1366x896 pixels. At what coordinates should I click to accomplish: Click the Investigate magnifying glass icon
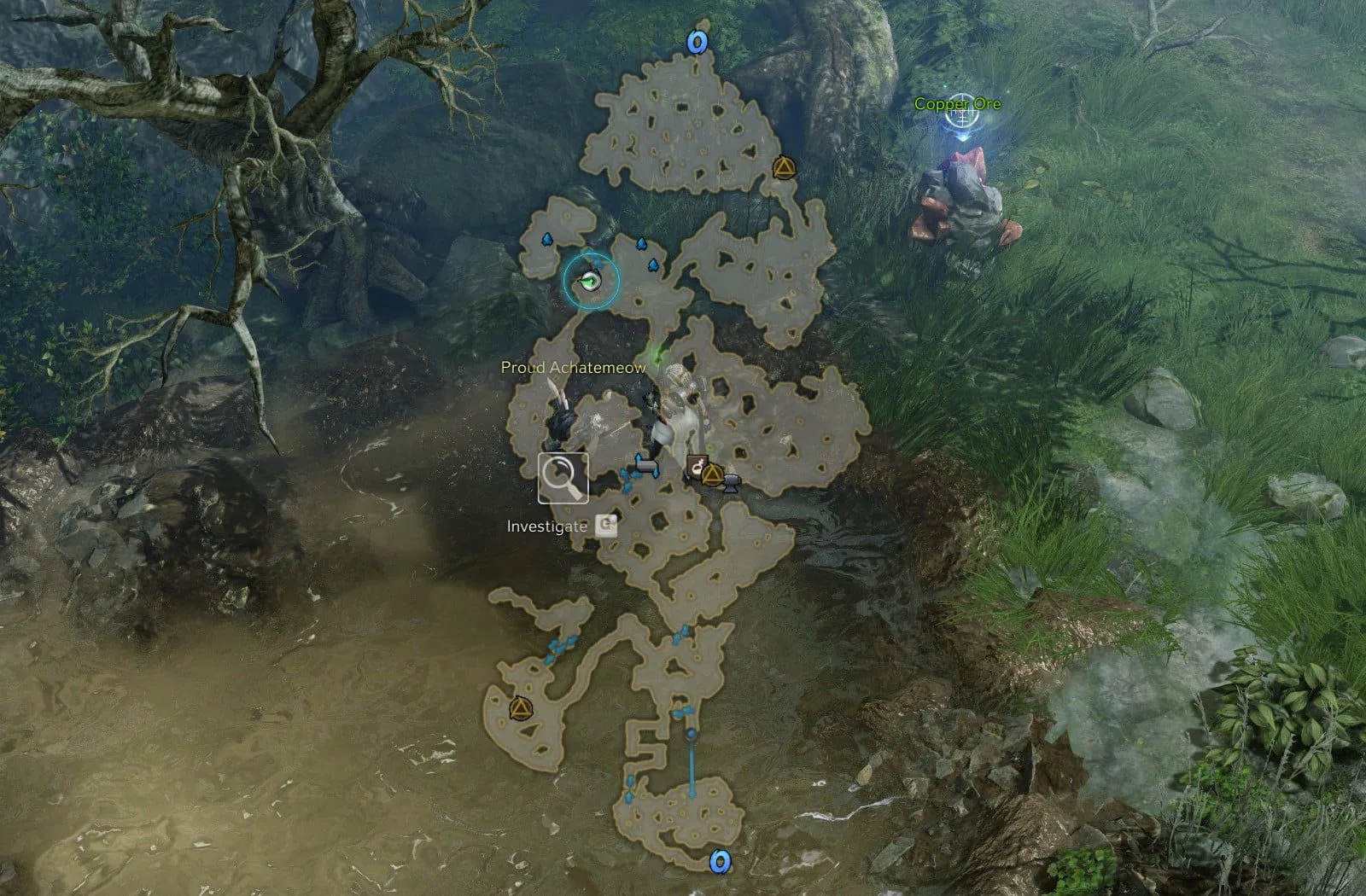point(563,478)
